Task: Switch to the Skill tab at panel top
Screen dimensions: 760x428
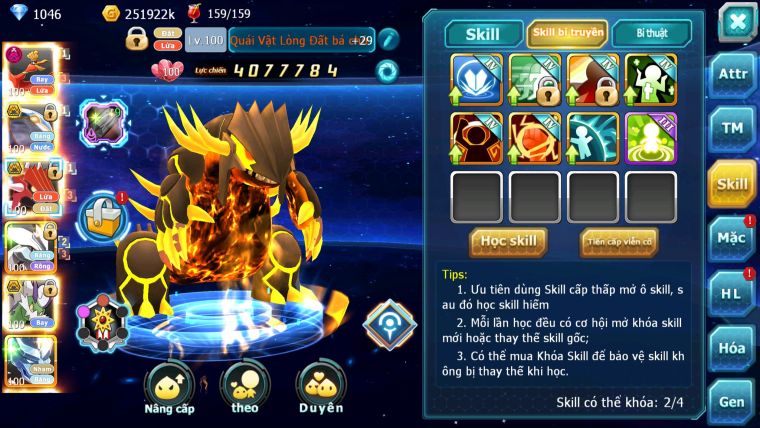Action: point(483,33)
